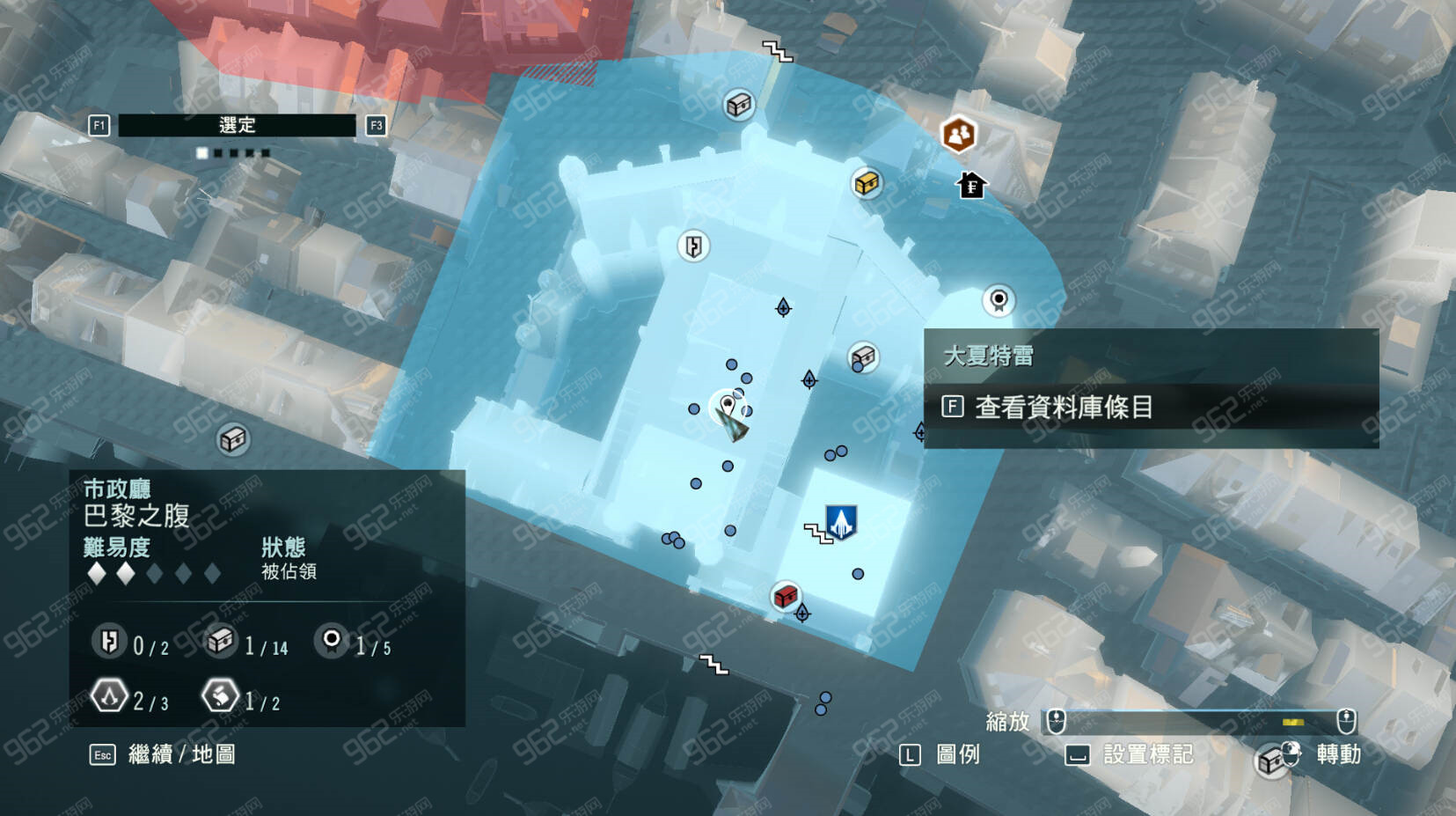1456x816 pixels.
Task: Select the yellow chest map marker
Action: (867, 183)
